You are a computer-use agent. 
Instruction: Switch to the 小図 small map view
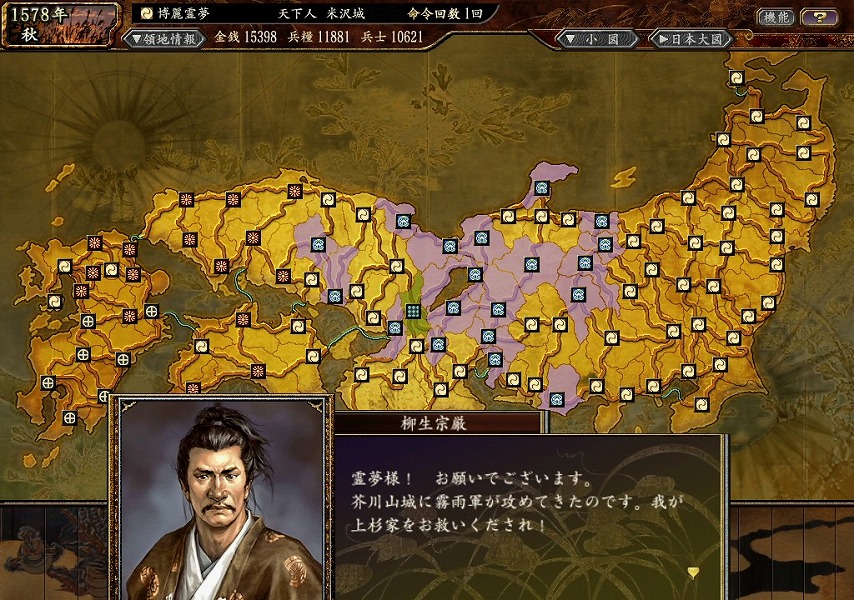coord(595,39)
